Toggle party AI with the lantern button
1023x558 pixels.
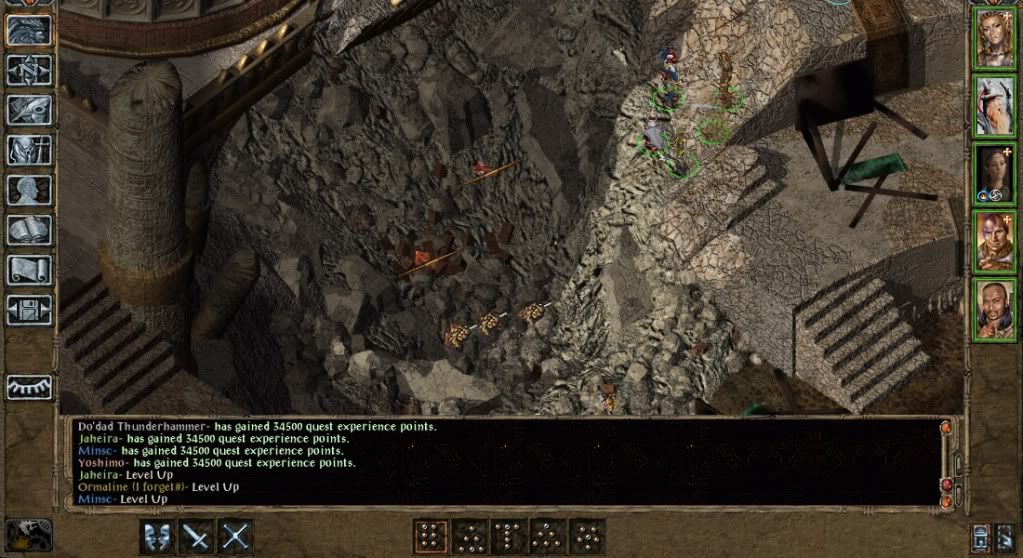click(x=981, y=536)
